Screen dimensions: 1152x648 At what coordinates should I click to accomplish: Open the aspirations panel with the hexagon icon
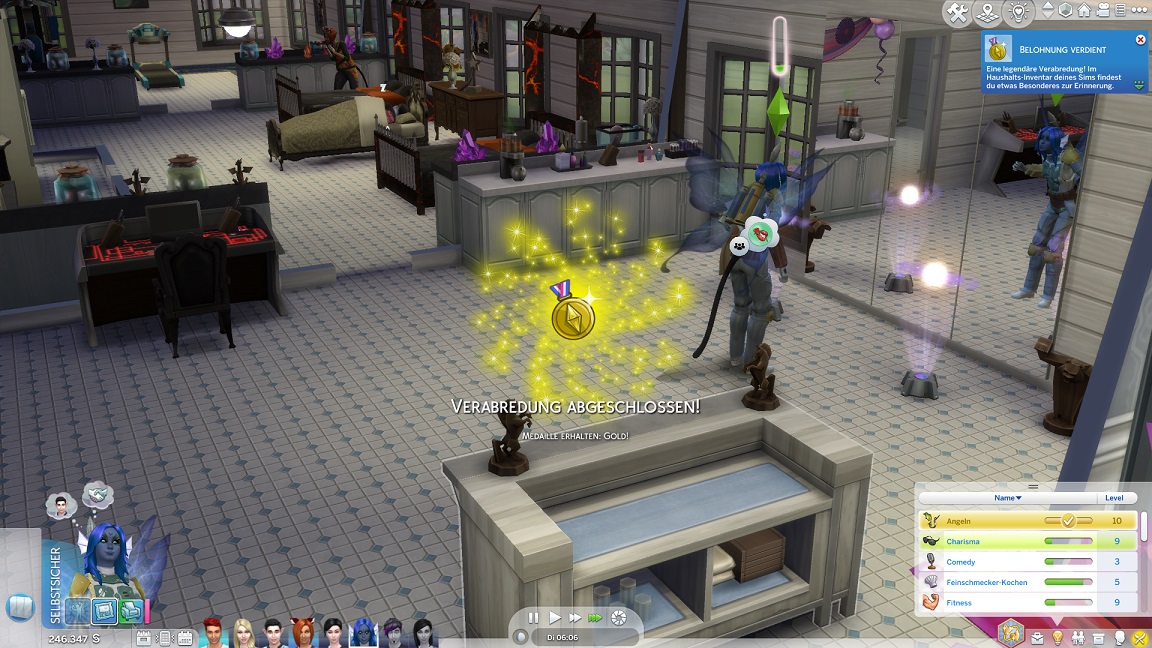coord(1010,633)
